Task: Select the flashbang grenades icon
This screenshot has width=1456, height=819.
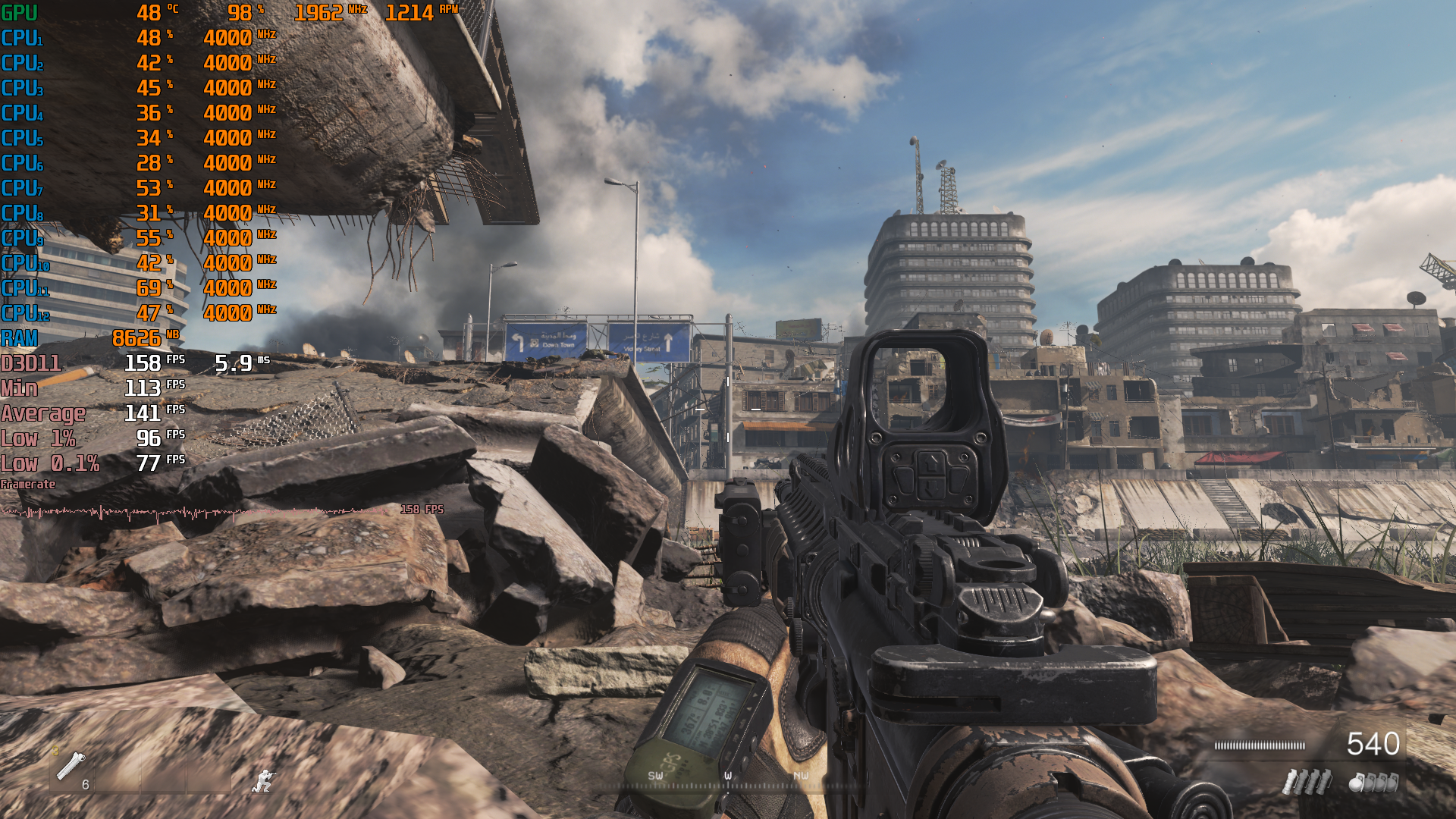Action: (1307, 781)
